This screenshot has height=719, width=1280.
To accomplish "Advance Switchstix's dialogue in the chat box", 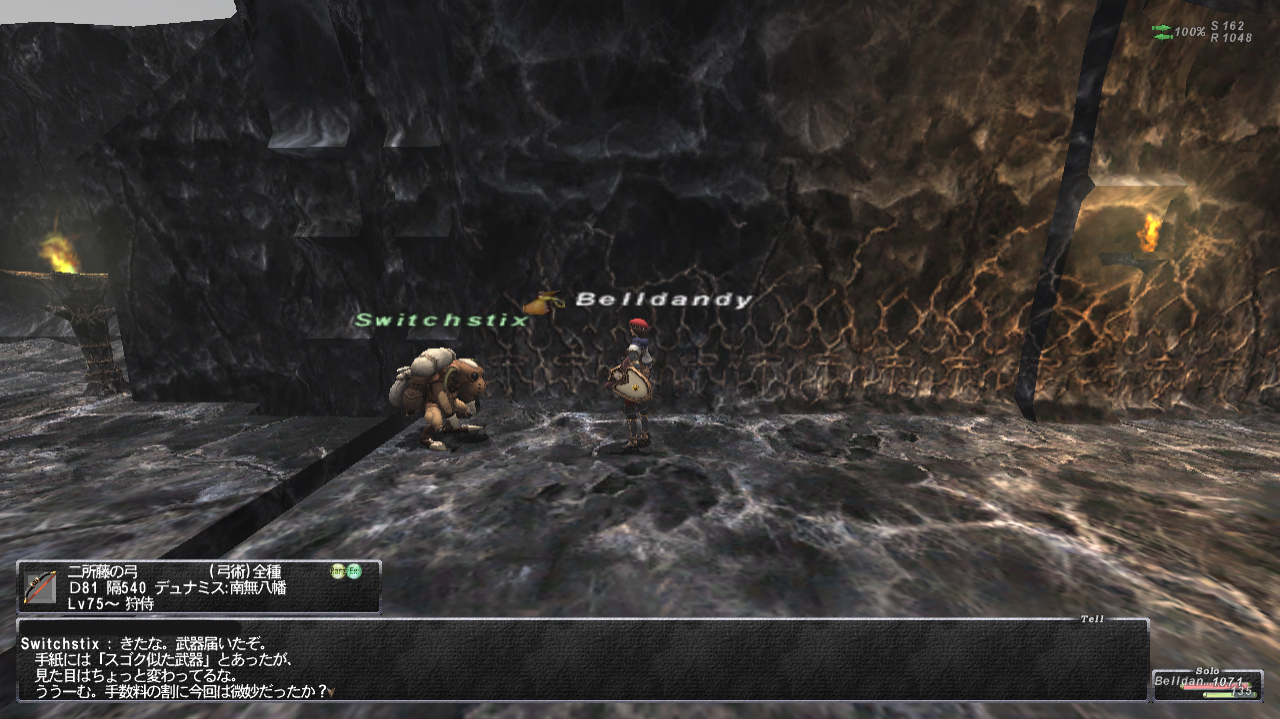I will pyautogui.click(x=331, y=690).
